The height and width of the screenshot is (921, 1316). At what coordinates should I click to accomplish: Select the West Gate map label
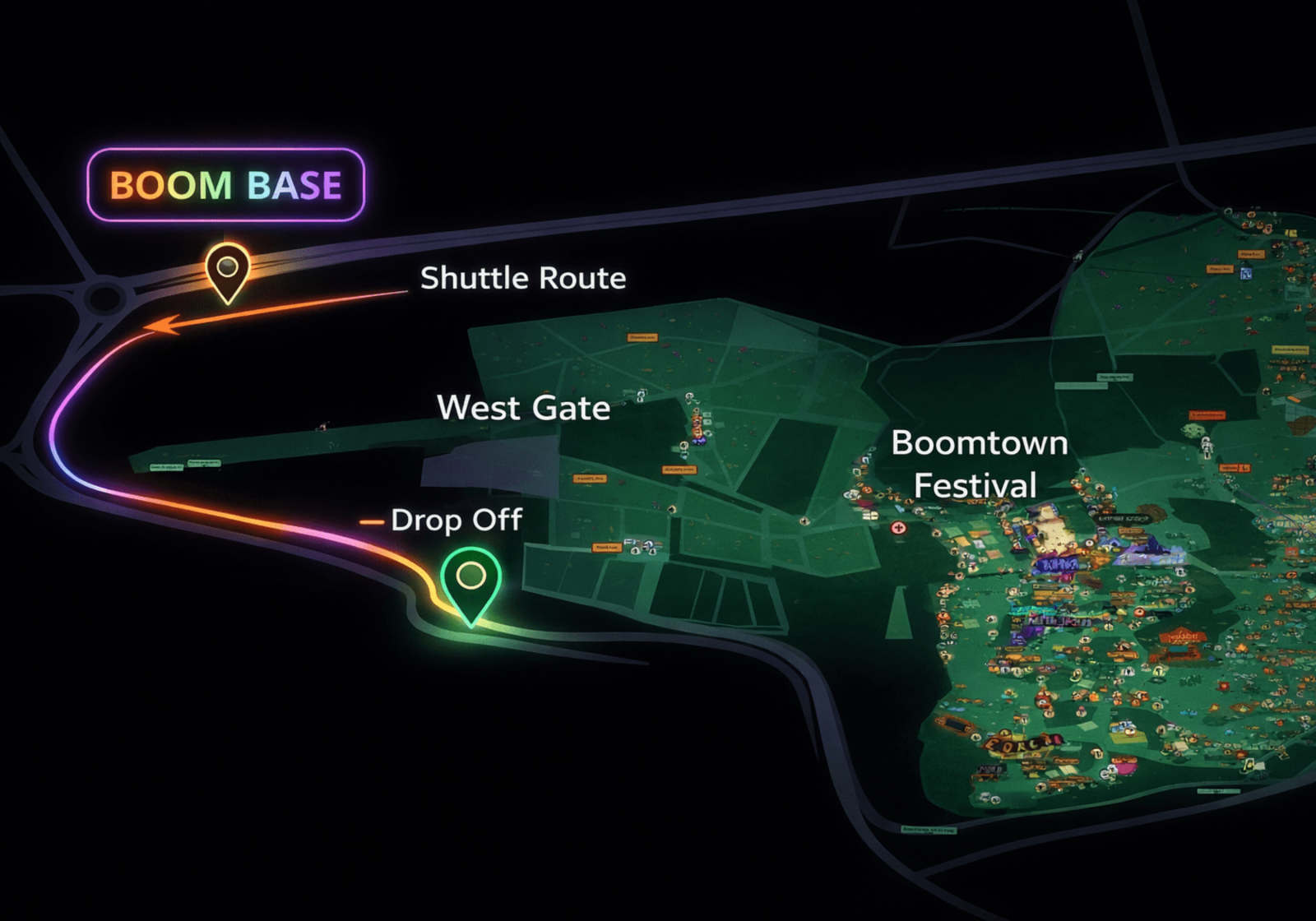pos(523,408)
